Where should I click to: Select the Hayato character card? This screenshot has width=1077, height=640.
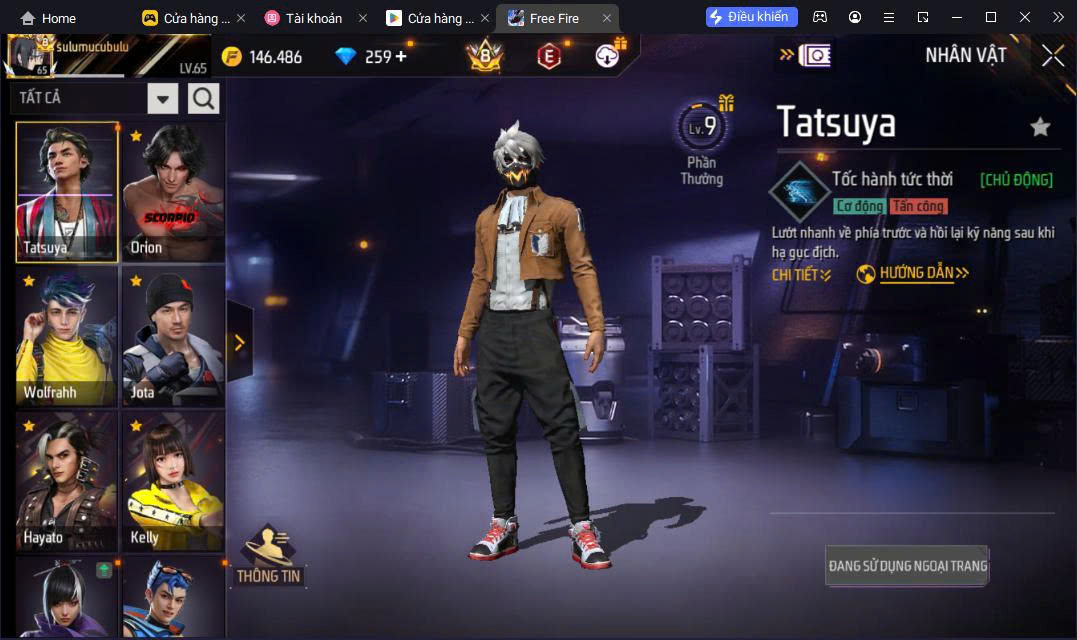(66, 482)
